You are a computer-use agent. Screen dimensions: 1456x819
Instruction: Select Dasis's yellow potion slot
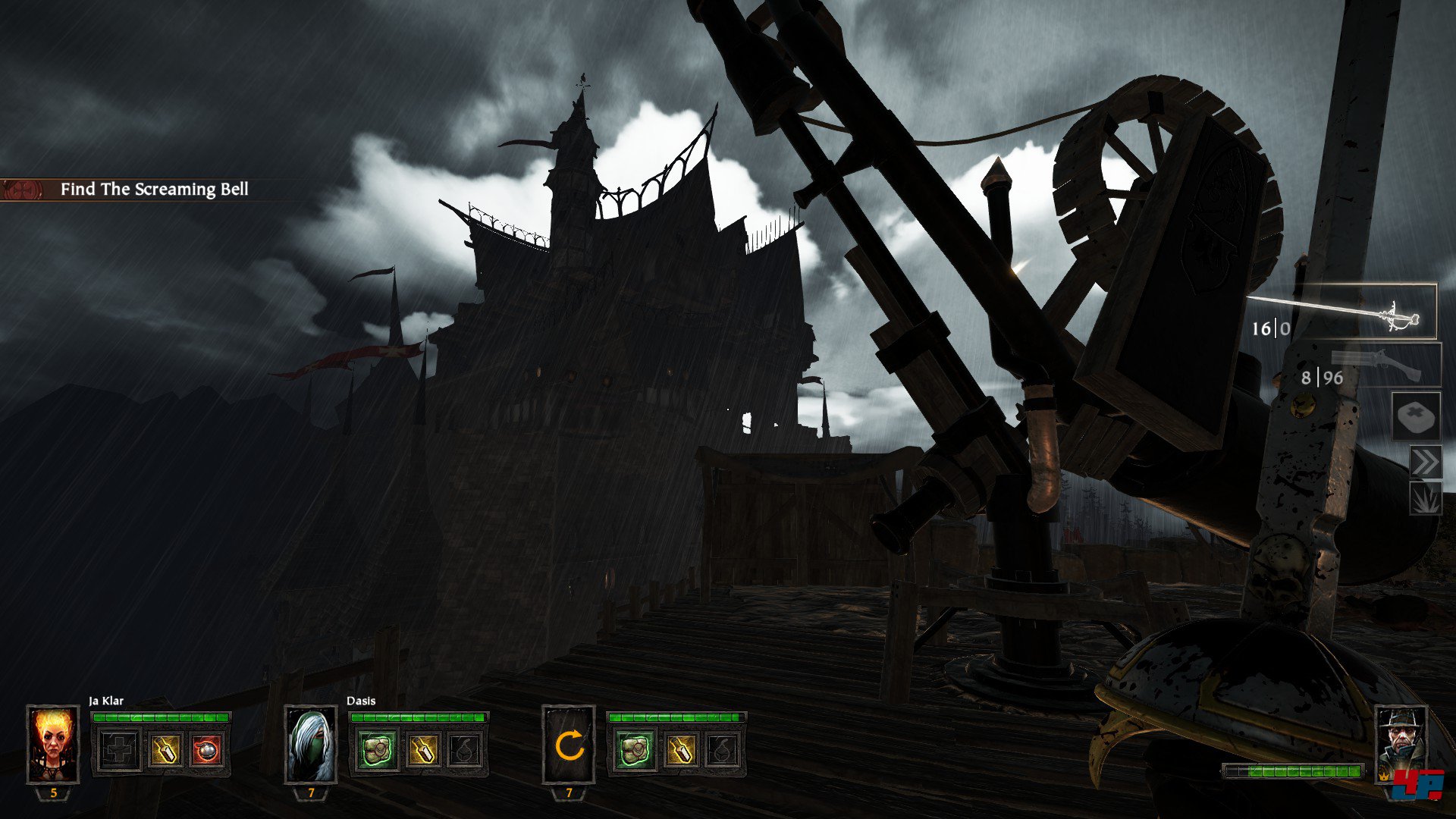point(422,750)
